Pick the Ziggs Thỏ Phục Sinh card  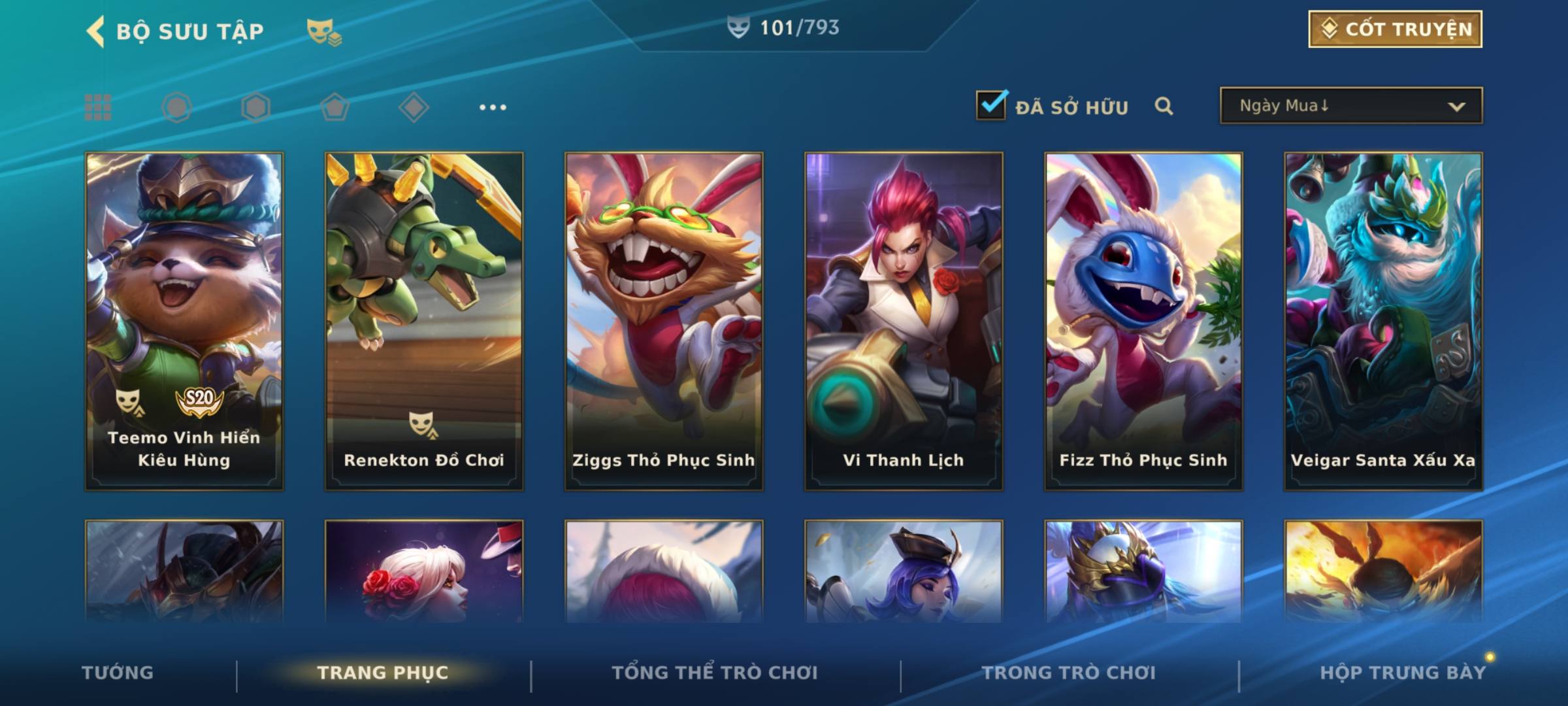click(x=664, y=320)
